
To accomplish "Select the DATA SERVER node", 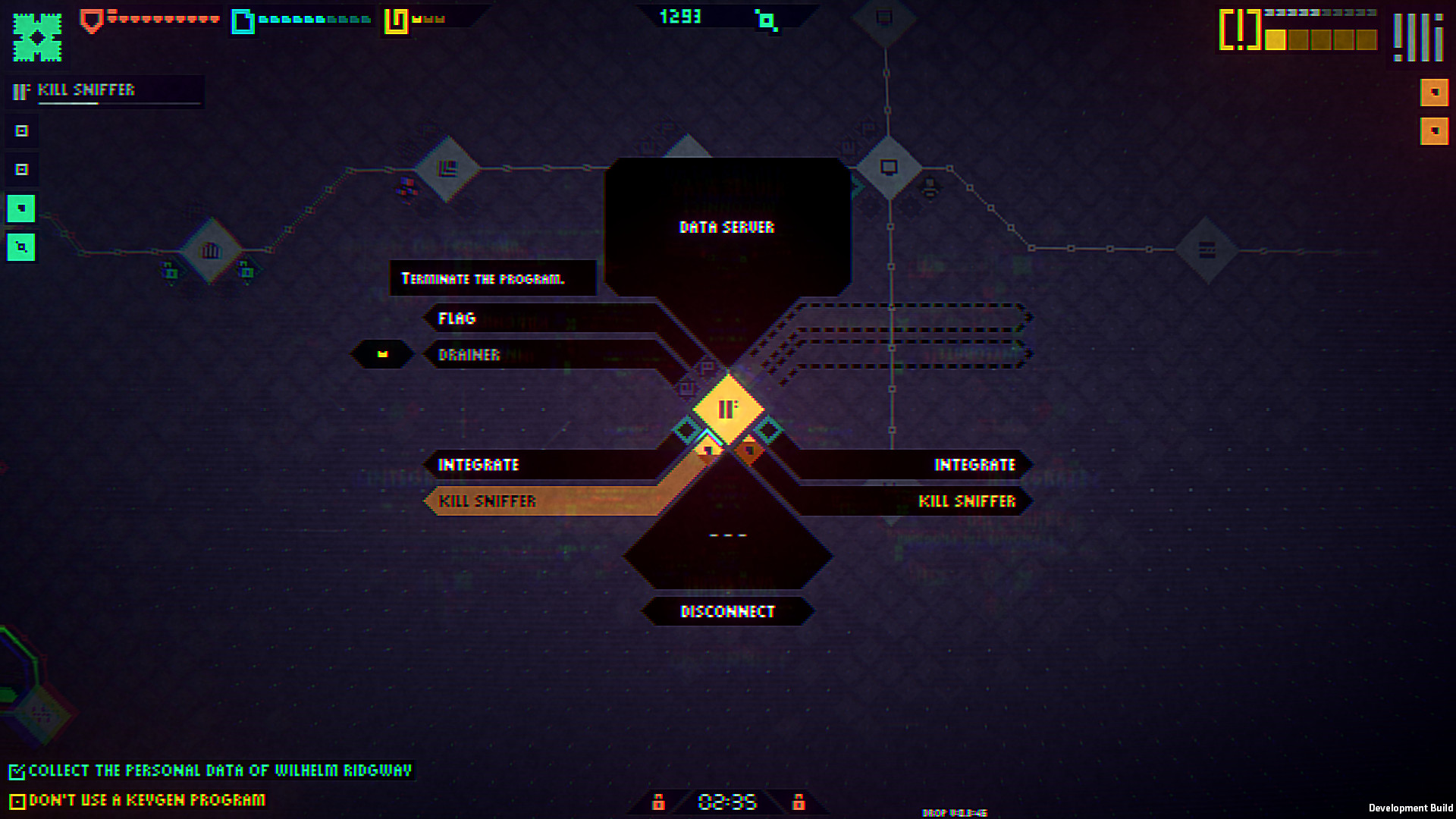I will pyautogui.click(x=727, y=227).
